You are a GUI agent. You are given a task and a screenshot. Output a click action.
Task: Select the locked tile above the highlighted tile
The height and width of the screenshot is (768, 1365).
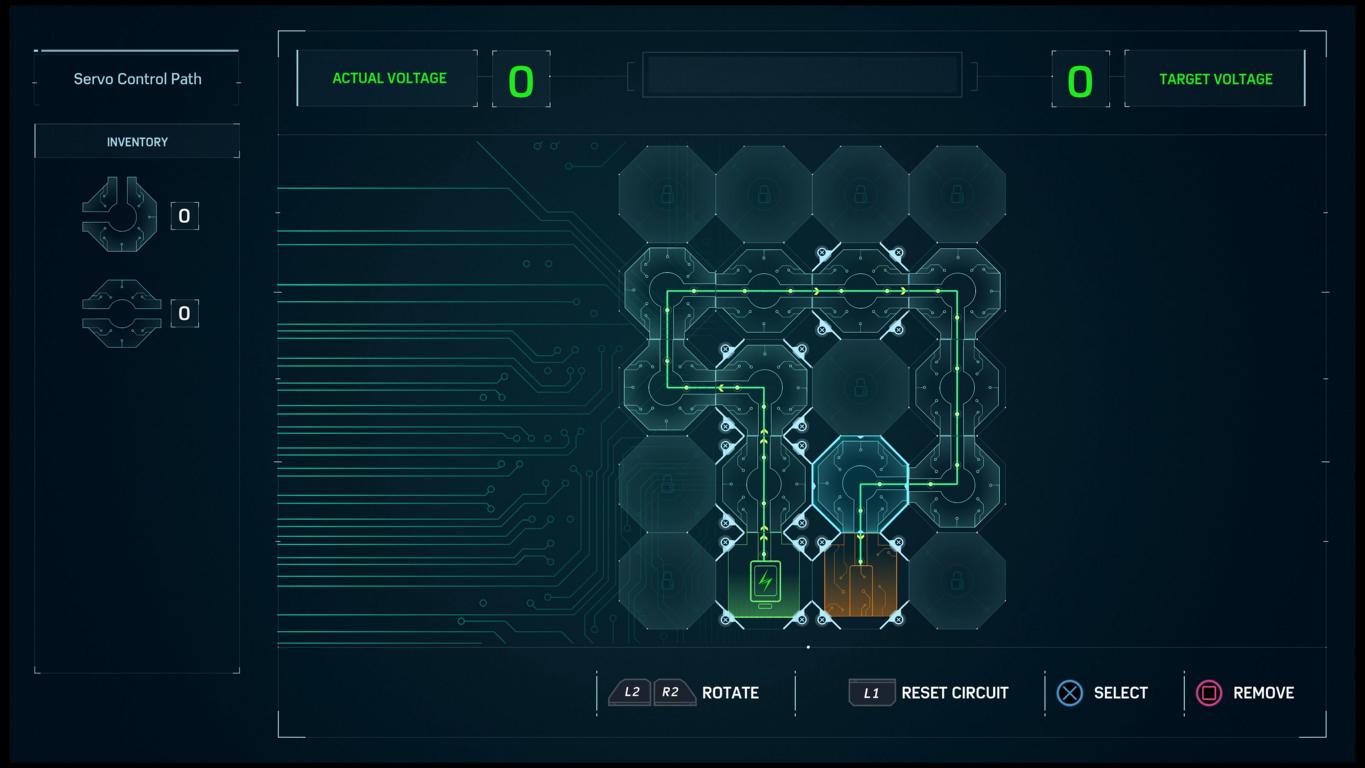[860, 387]
